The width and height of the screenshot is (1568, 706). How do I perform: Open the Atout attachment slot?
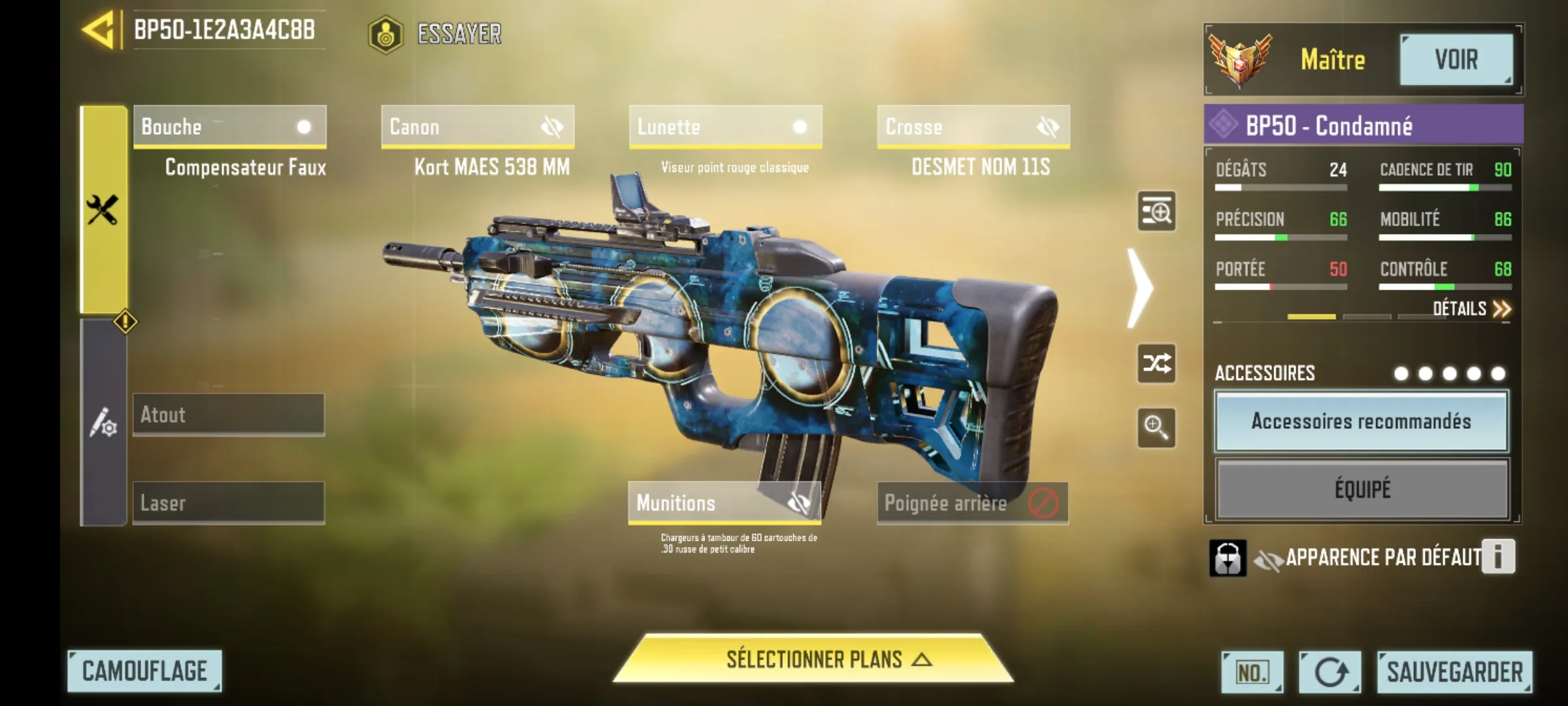[x=229, y=414]
